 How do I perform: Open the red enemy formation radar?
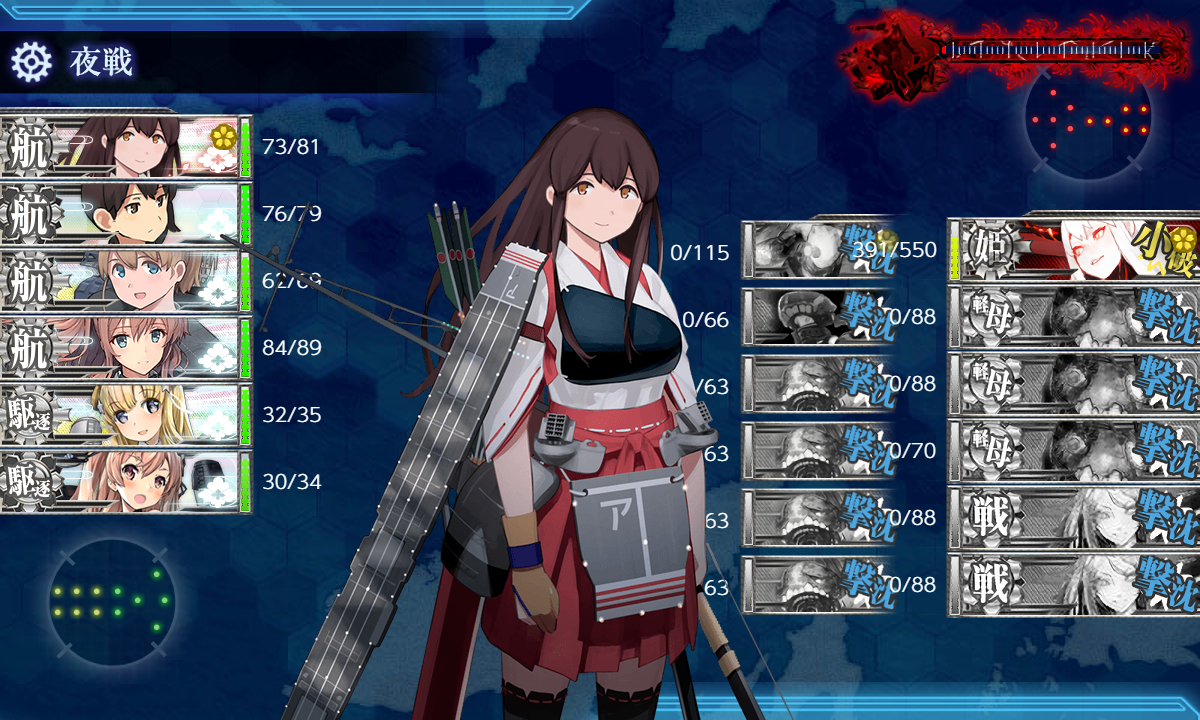click(x=1088, y=119)
